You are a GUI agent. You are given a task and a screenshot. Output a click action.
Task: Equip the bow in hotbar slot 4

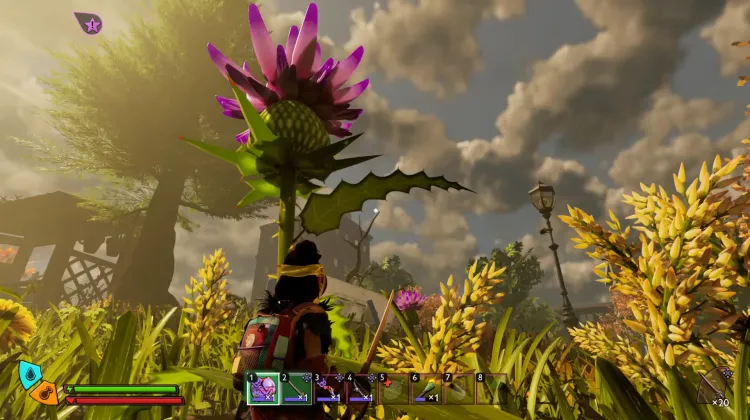click(361, 389)
